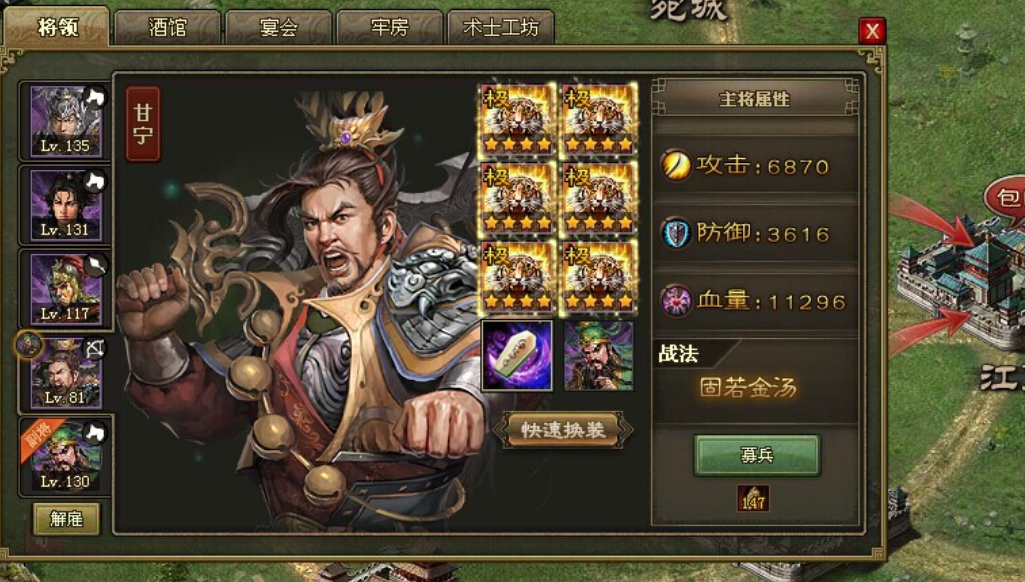Open the 宴会 tab
The width and height of the screenshot is (1025, 582).
coord(278,27)
